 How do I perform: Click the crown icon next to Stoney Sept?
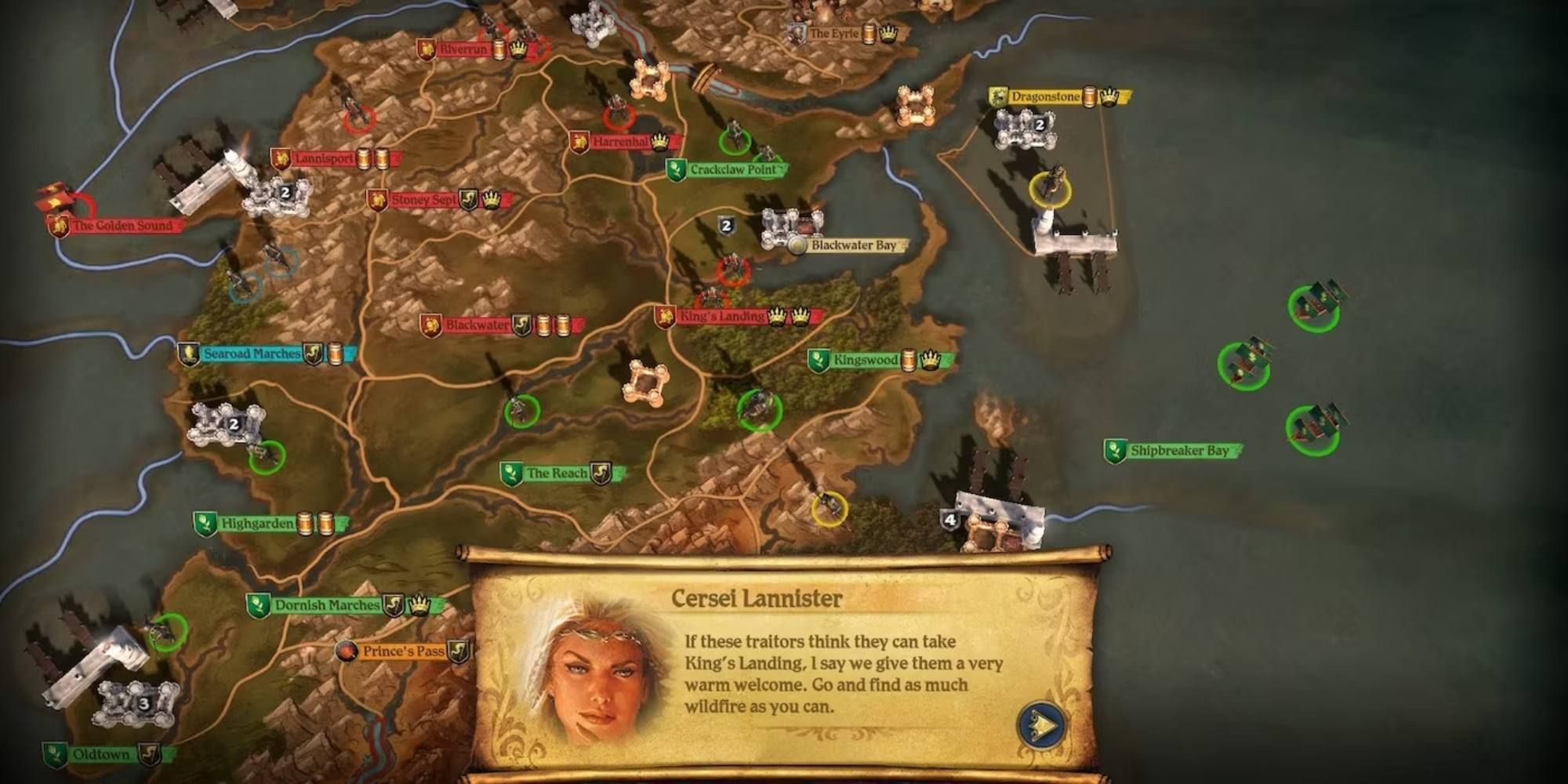(491, 201)
